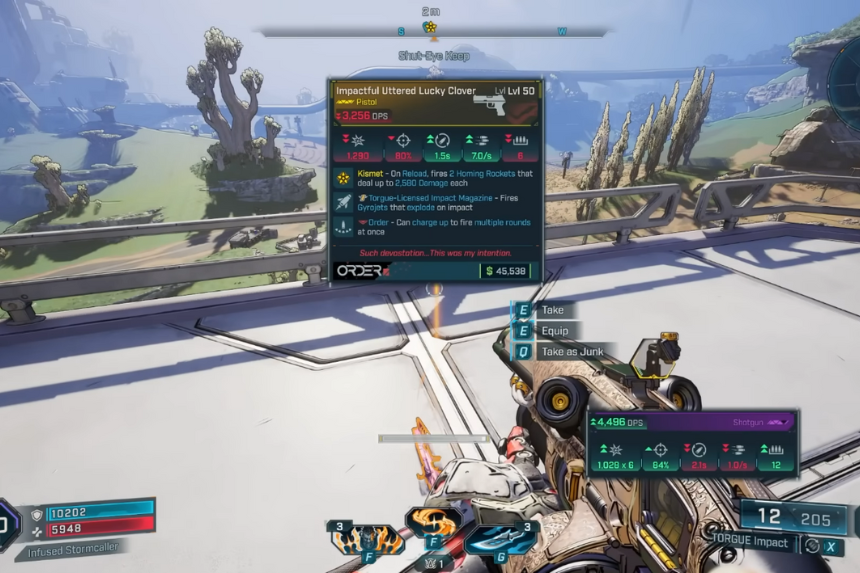Click the objective marker on the compass
The width and height of the screenshot is (860, 573).
tap(430, 27)
